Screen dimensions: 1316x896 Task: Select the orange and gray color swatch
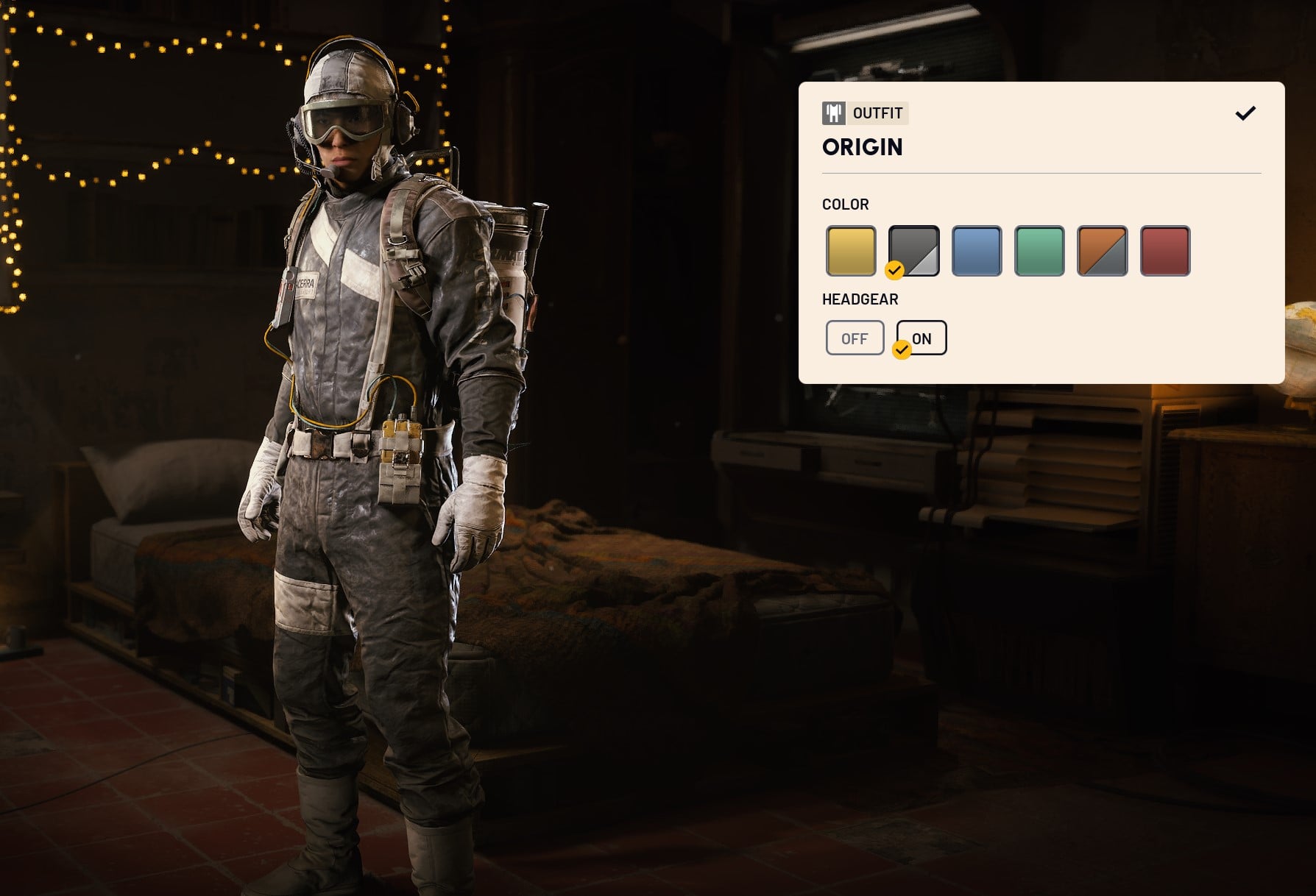click(1102, 251)
